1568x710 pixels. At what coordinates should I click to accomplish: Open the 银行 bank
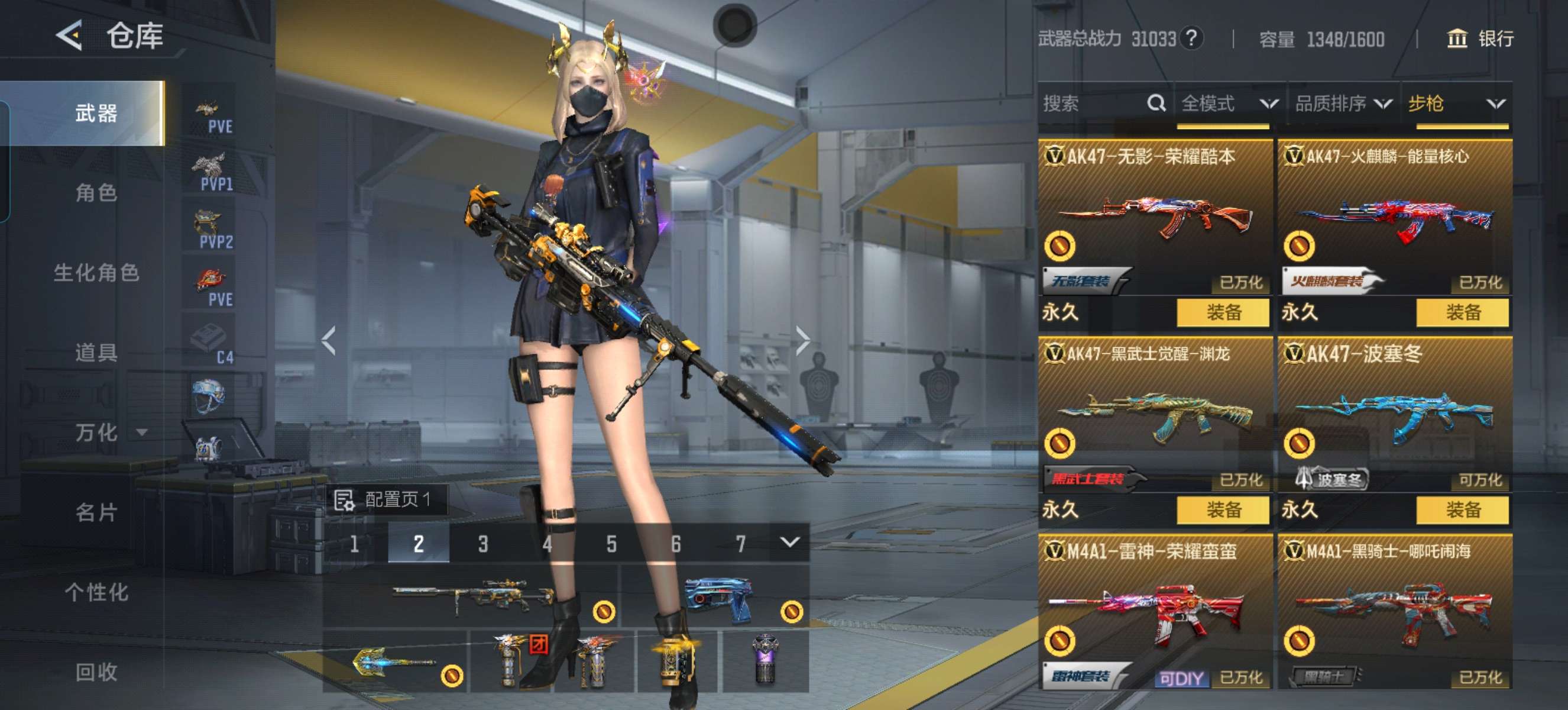(1480, 39)
